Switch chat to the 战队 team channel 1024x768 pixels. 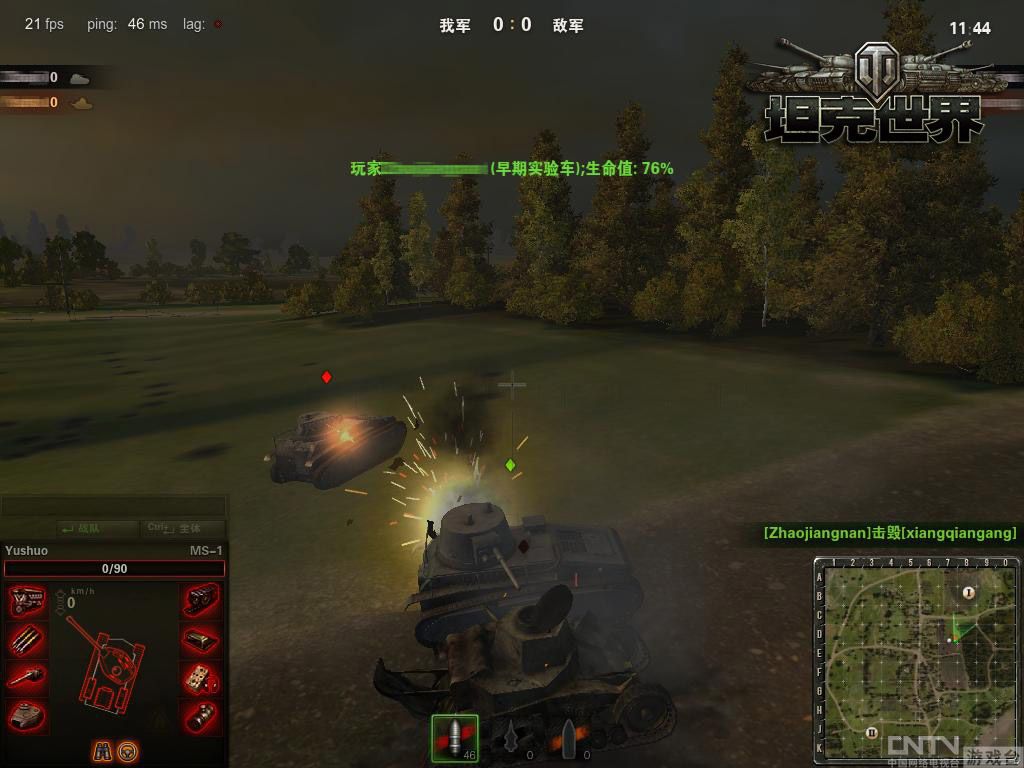pos(83,528)
